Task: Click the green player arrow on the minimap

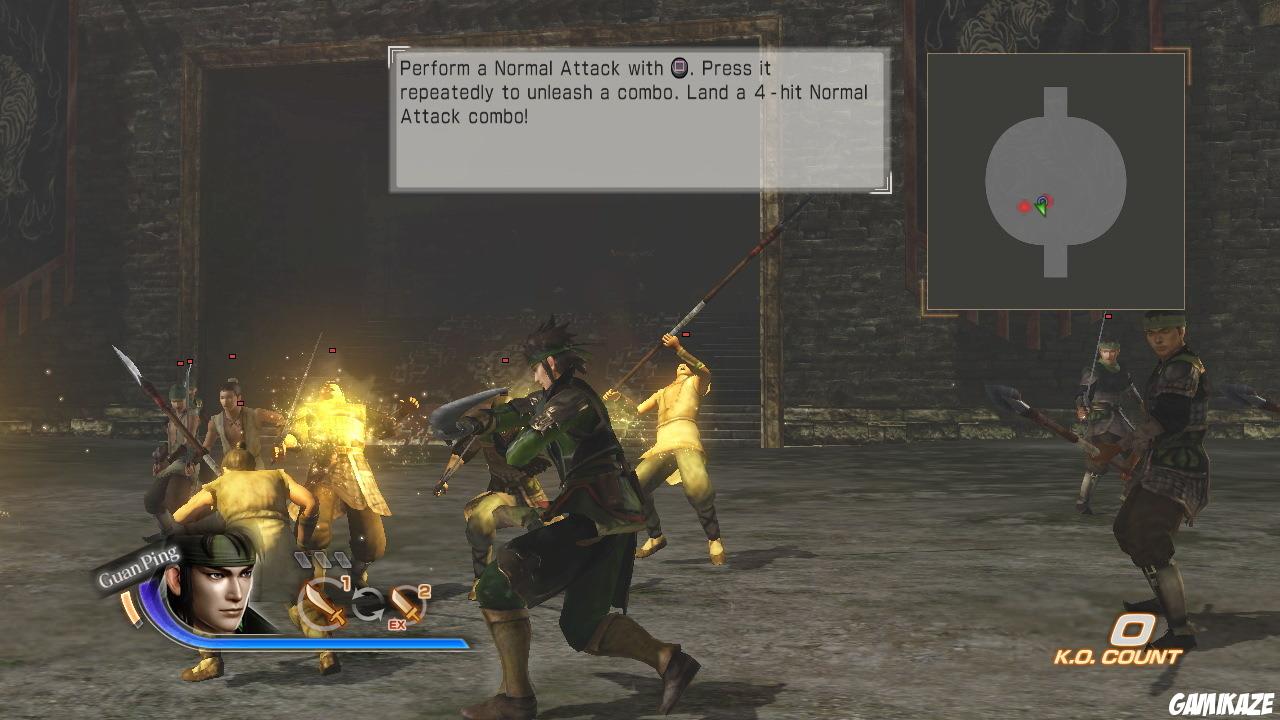Action: pyautogui.click(x=1041, y=206)
